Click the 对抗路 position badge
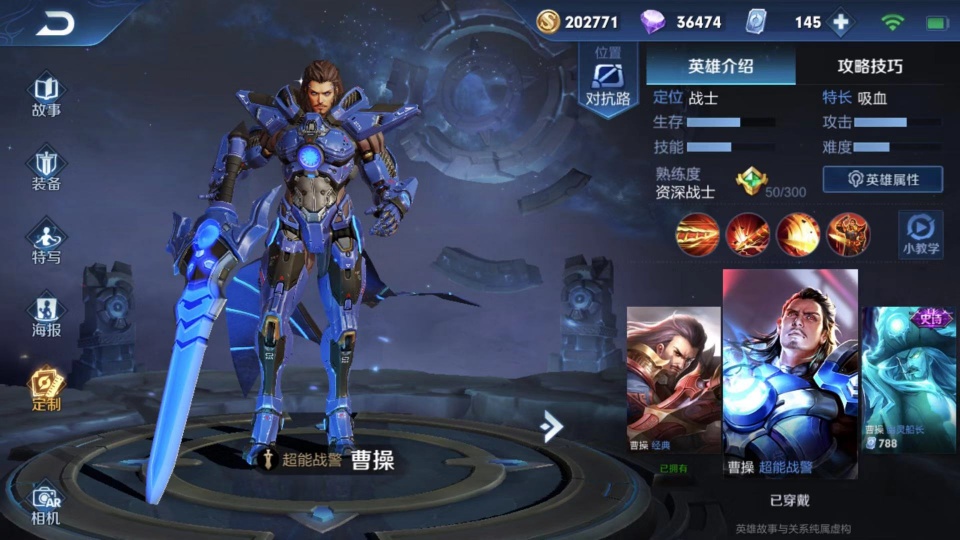The width and height of the screenshot is (960, 540). click(608, 82)
